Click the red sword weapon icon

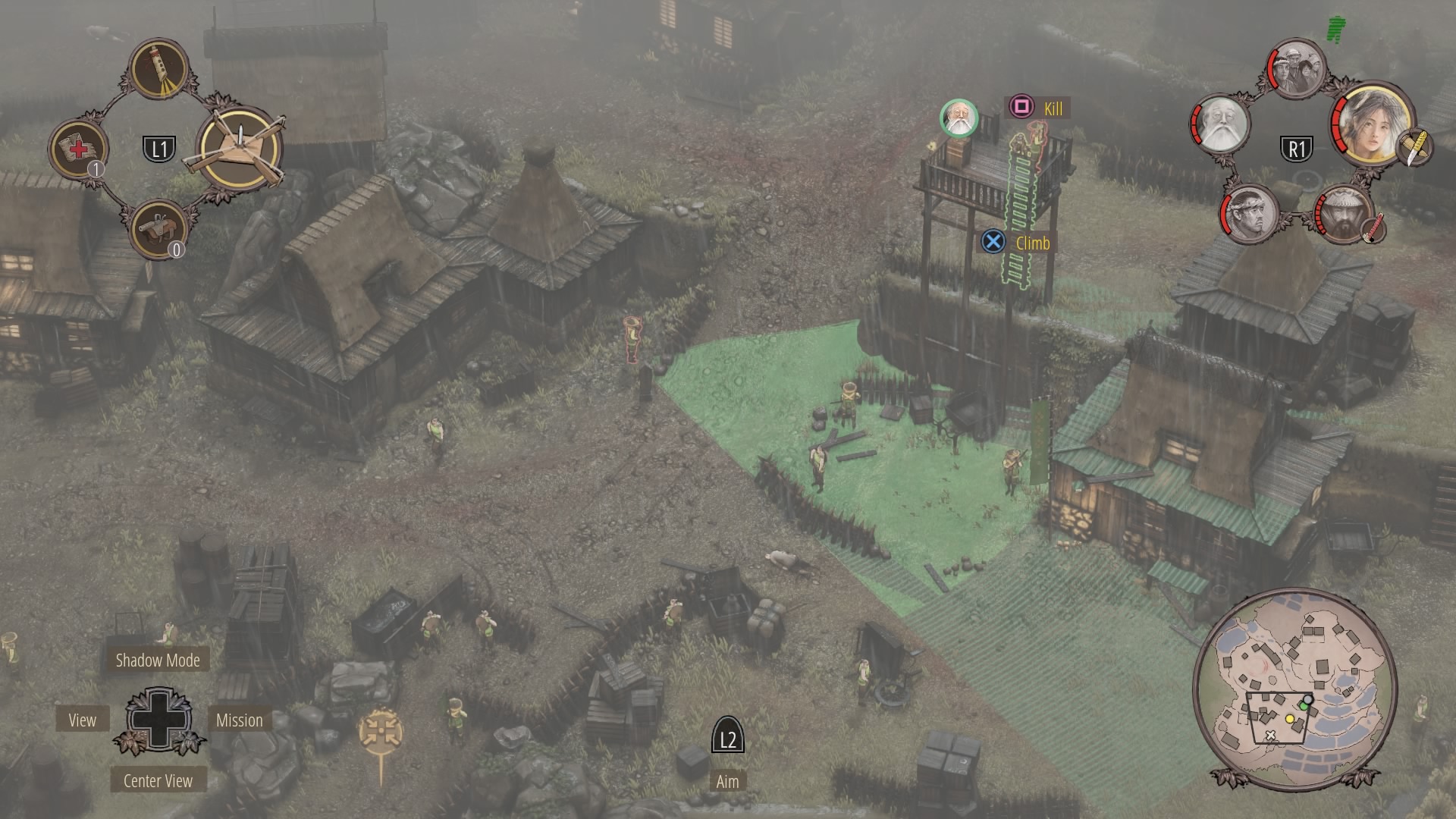pyautogui.click(x=1373, y=228)
